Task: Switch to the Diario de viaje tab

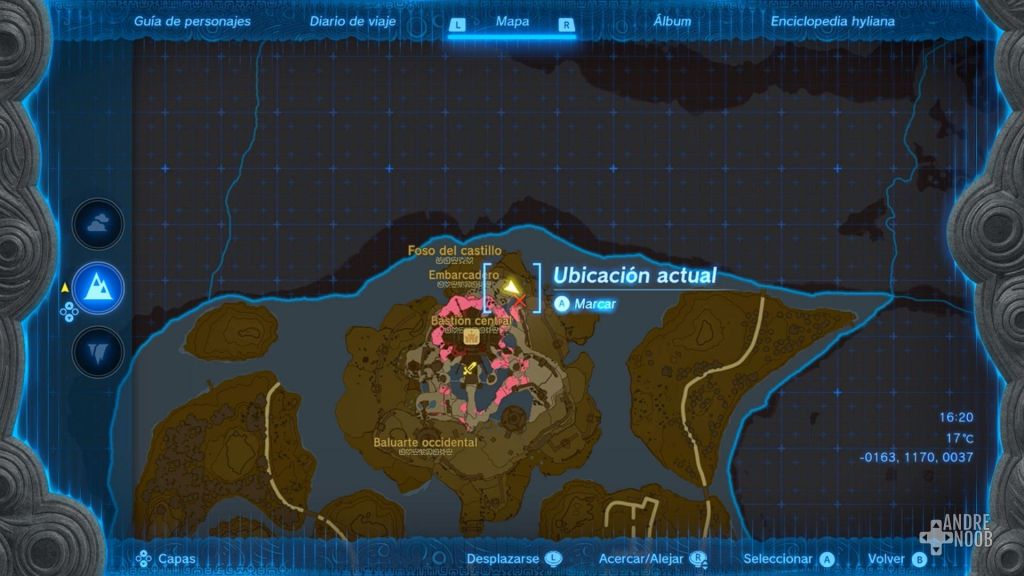Action: tap(352, 20)
